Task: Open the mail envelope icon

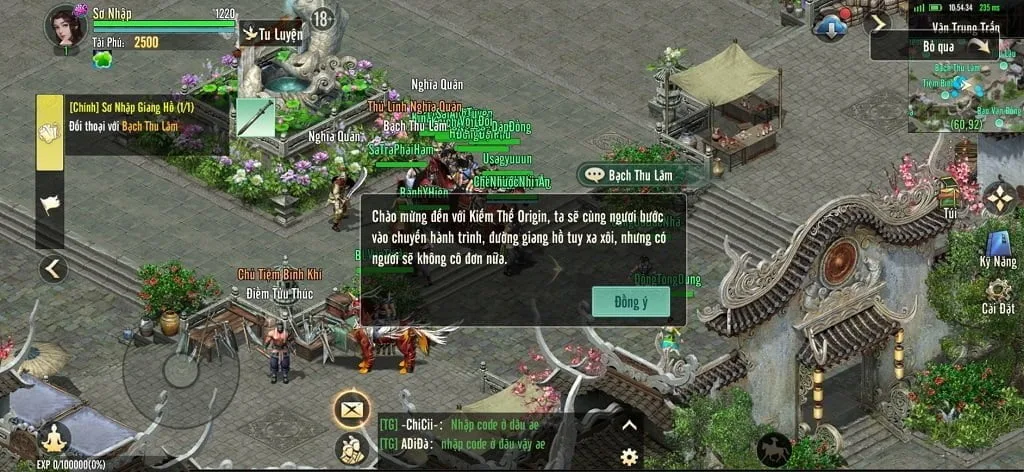Action: (x=352, y=408)
